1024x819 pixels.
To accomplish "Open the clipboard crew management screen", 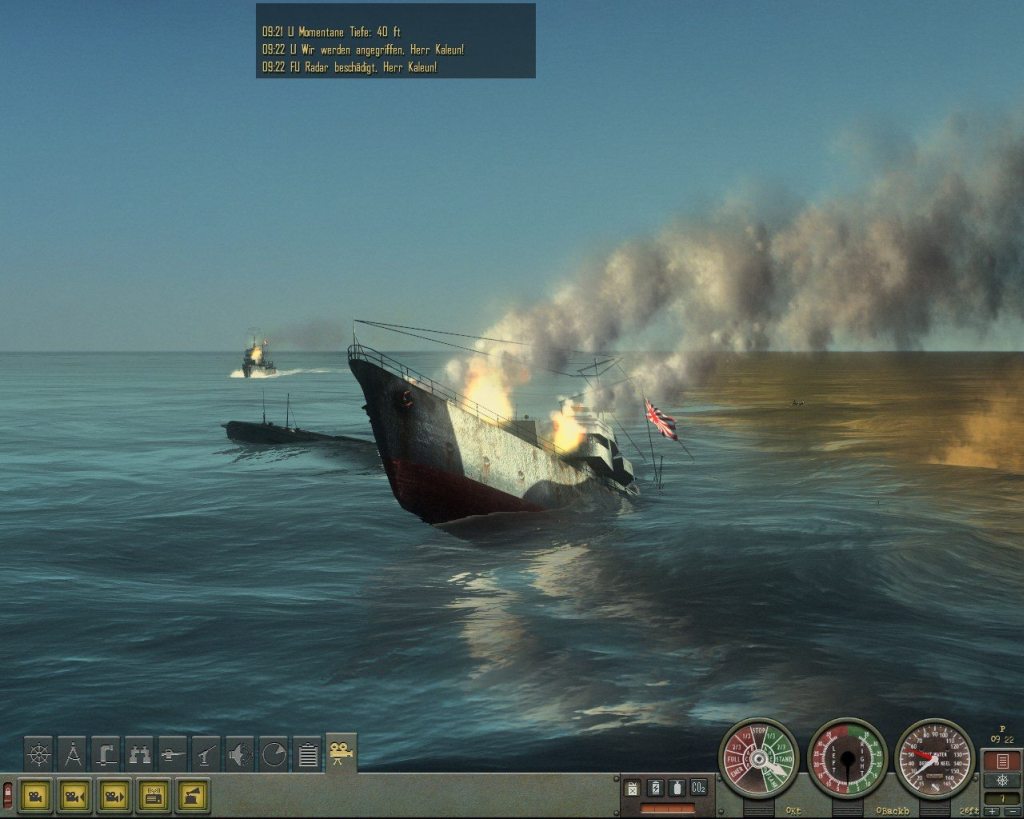I will [307, 754].
